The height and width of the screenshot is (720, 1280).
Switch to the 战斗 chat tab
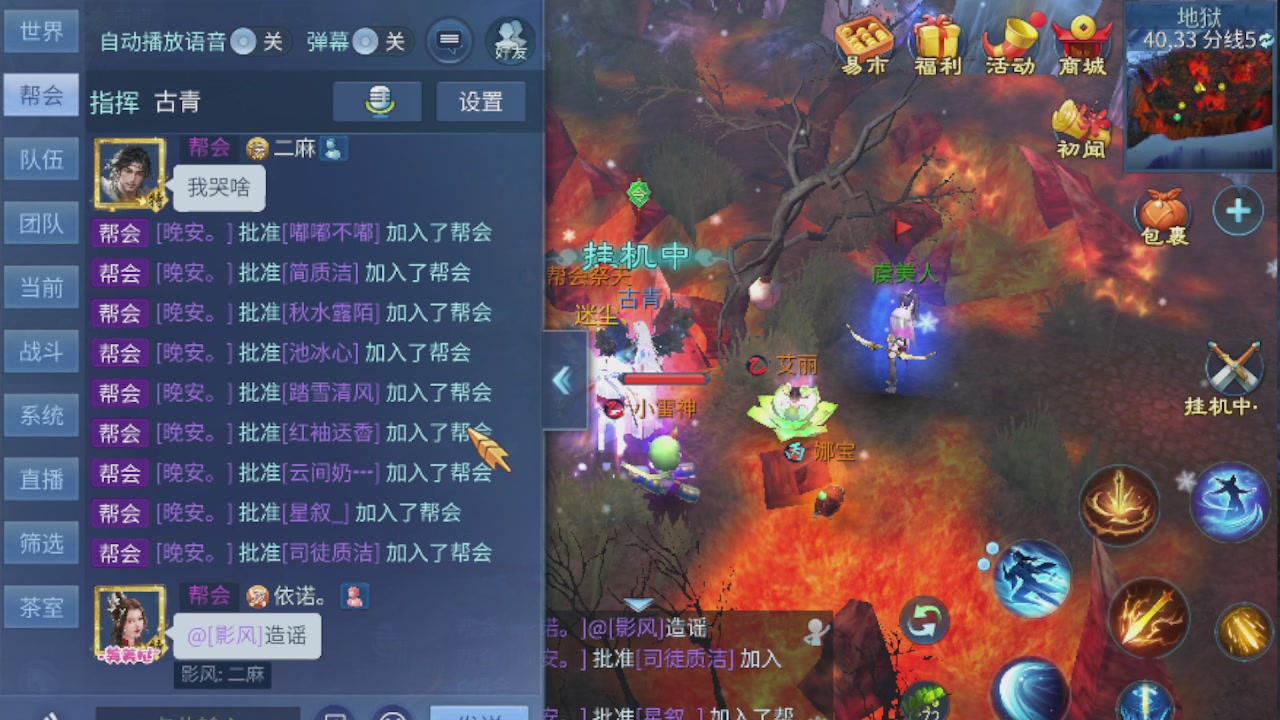pyautogui.click(x=41, y=351)
